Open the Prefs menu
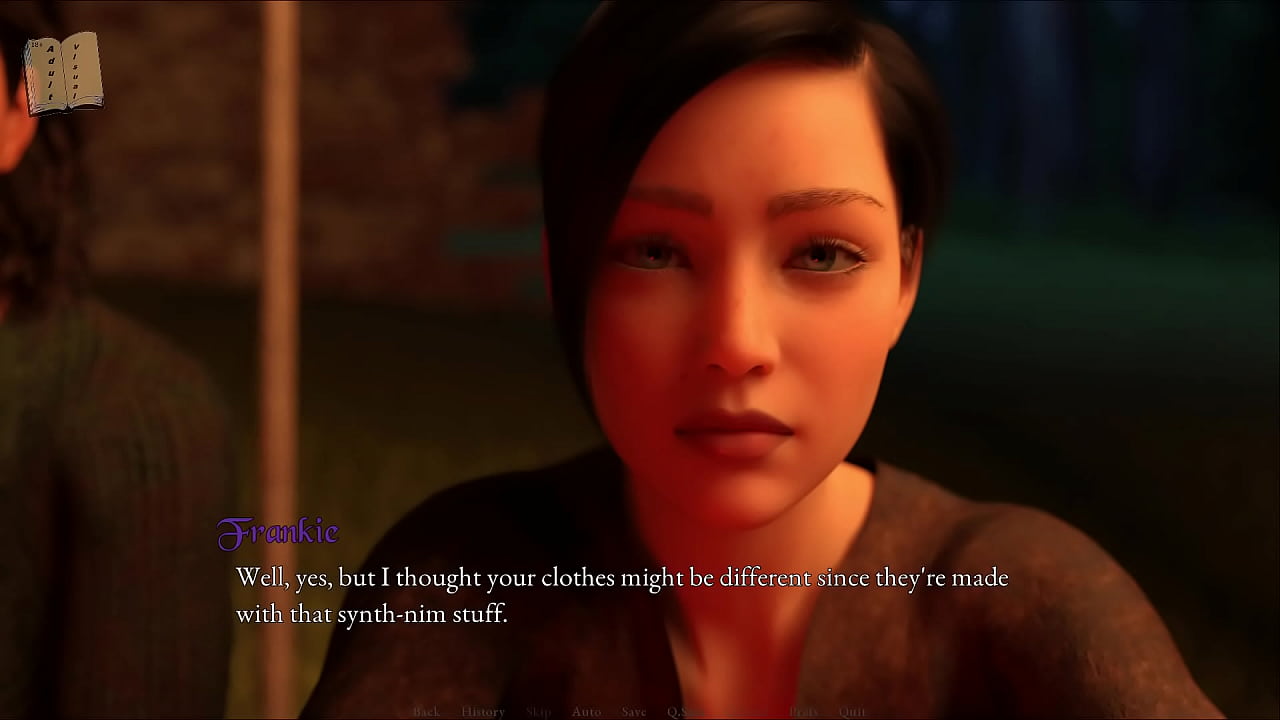 (804, 712)
